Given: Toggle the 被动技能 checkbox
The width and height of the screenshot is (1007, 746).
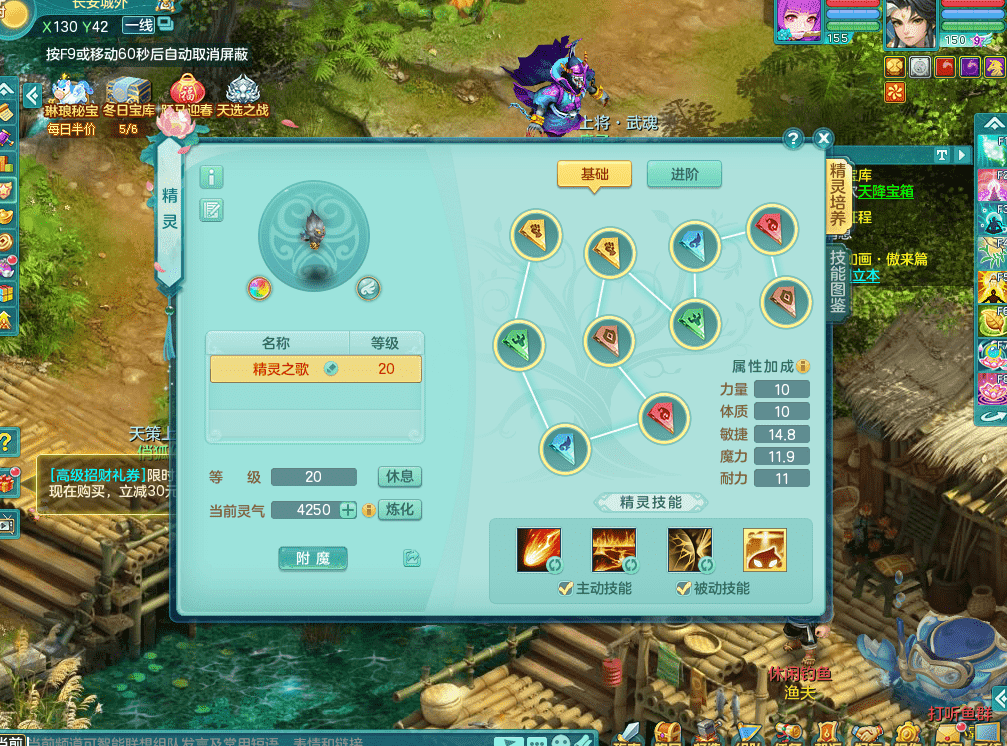Looking at the screenshot, I should pyautogui.click(x=684, y=588).
